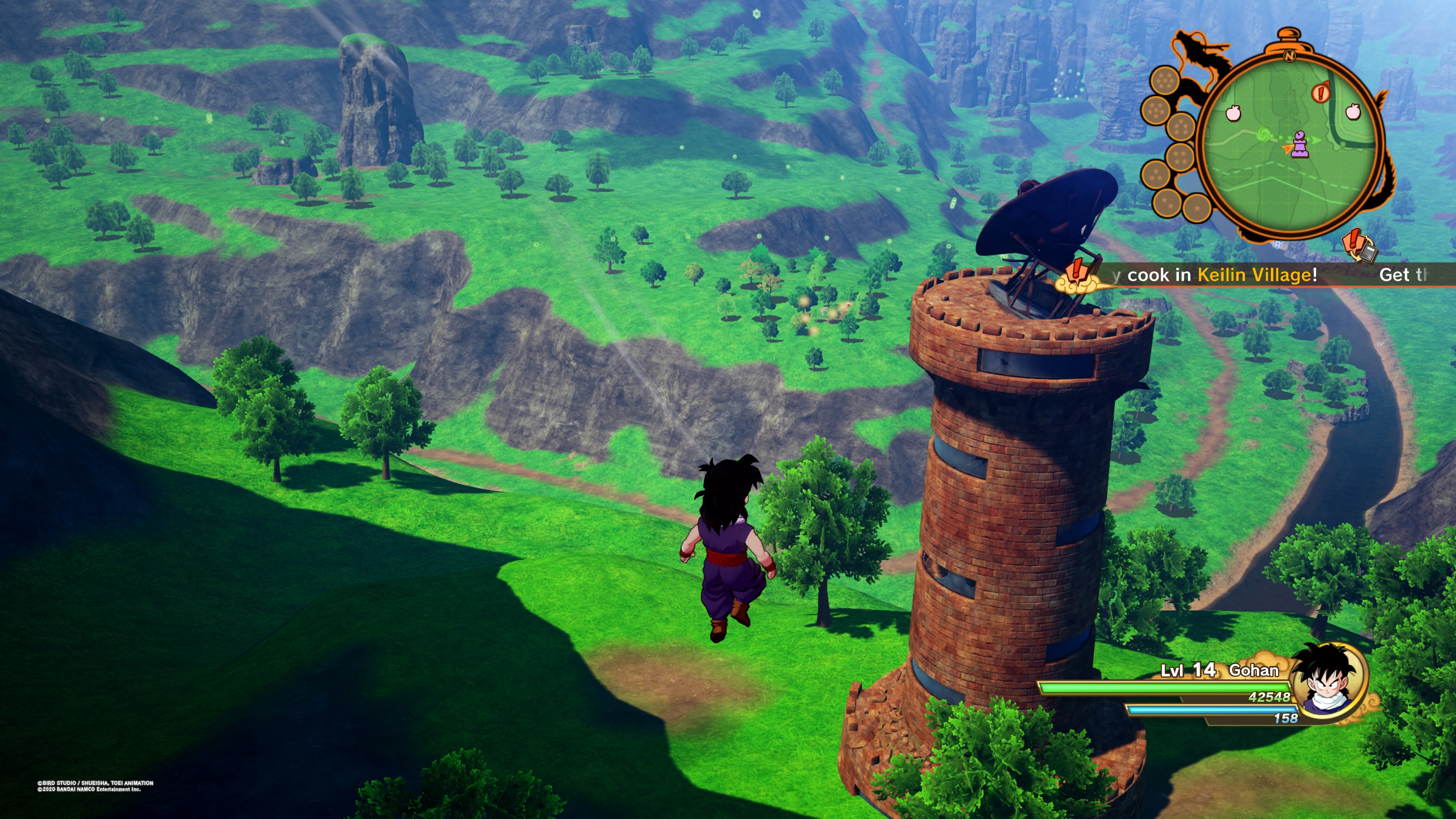Screen dimensions: 1456x819
Task: Select the right apple marker on minimap
Action: point(1352,111)
